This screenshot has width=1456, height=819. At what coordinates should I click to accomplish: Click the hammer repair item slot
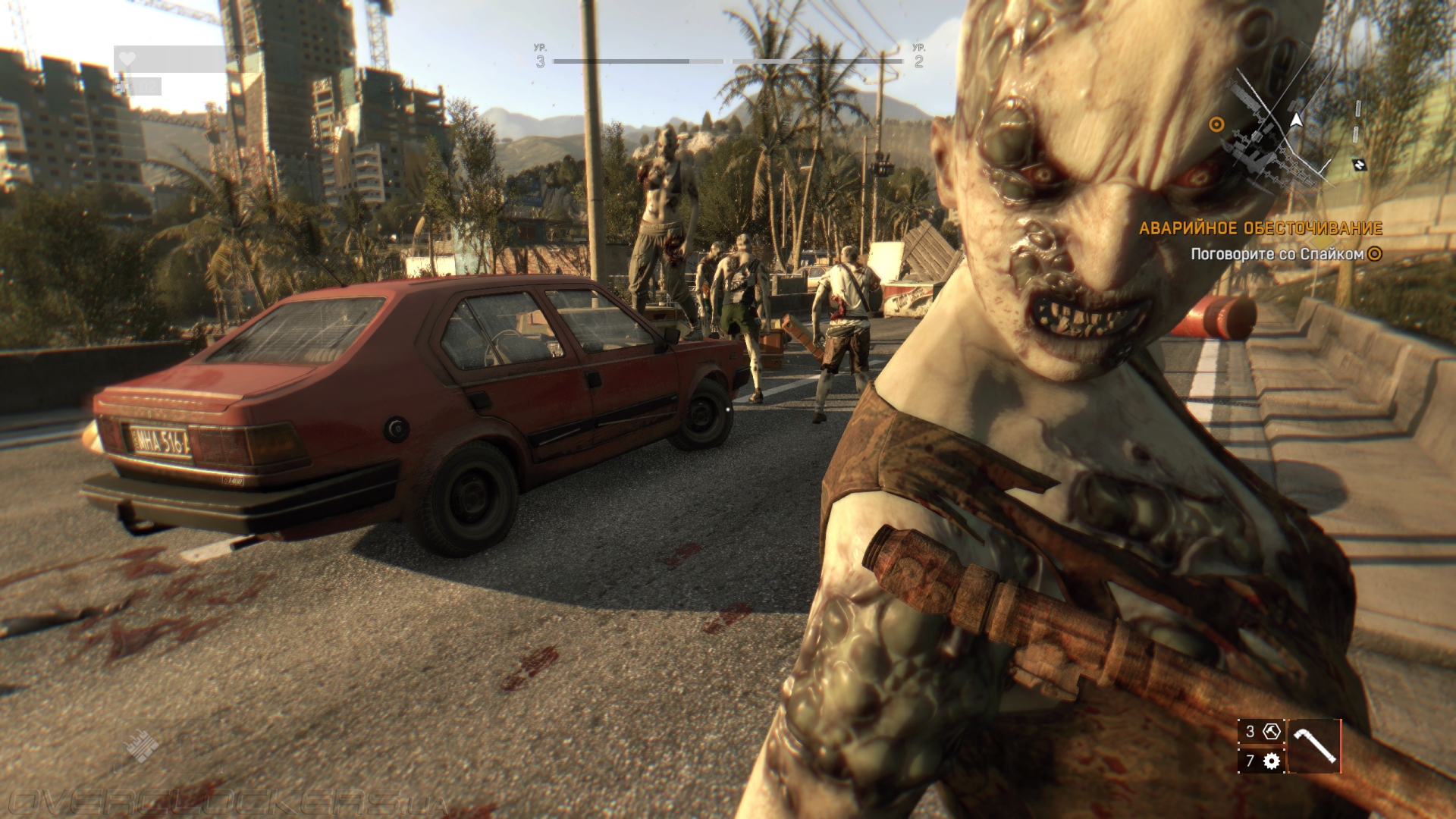point(1262,732)
